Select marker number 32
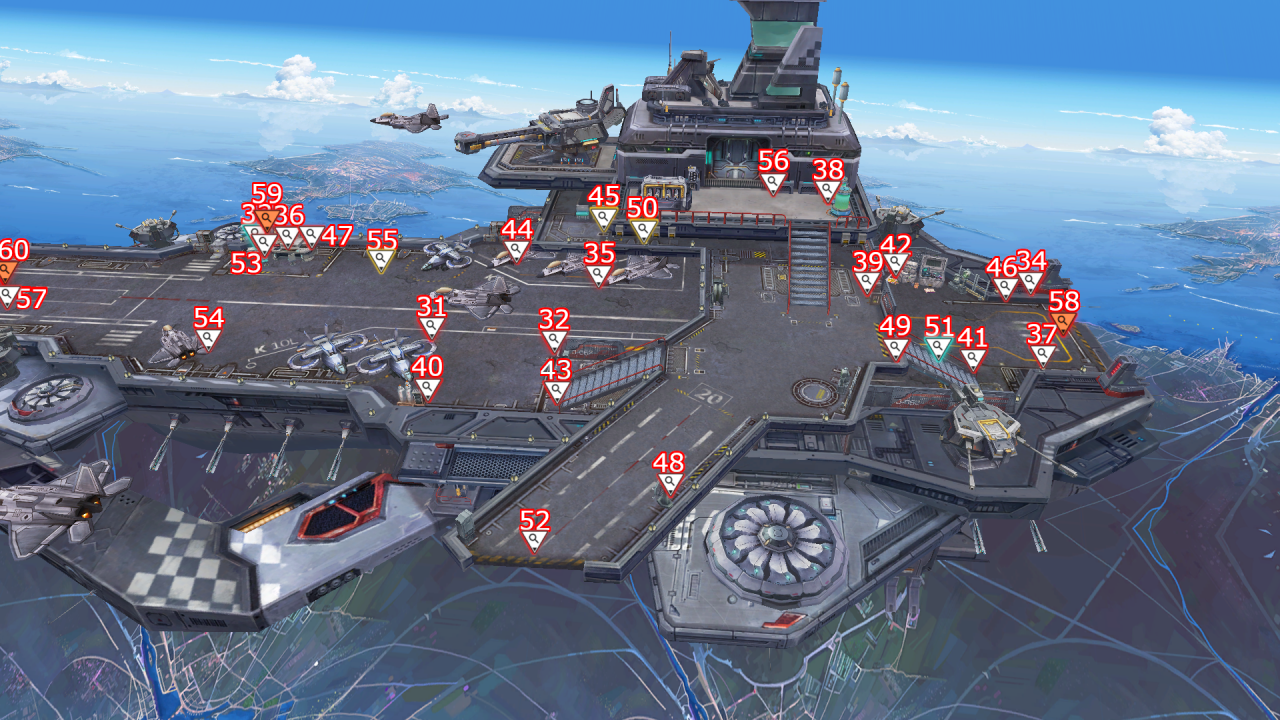The image size is (1280, 720). [554, 341]
